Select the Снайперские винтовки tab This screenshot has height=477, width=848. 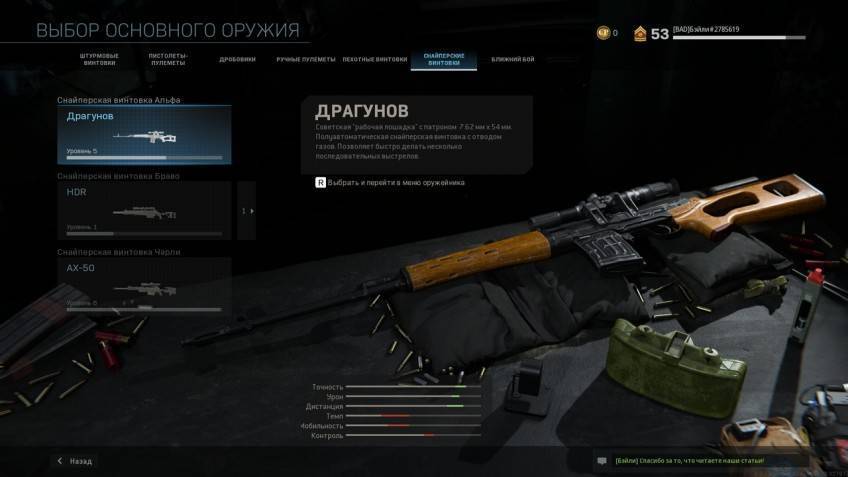pos(443,60)
